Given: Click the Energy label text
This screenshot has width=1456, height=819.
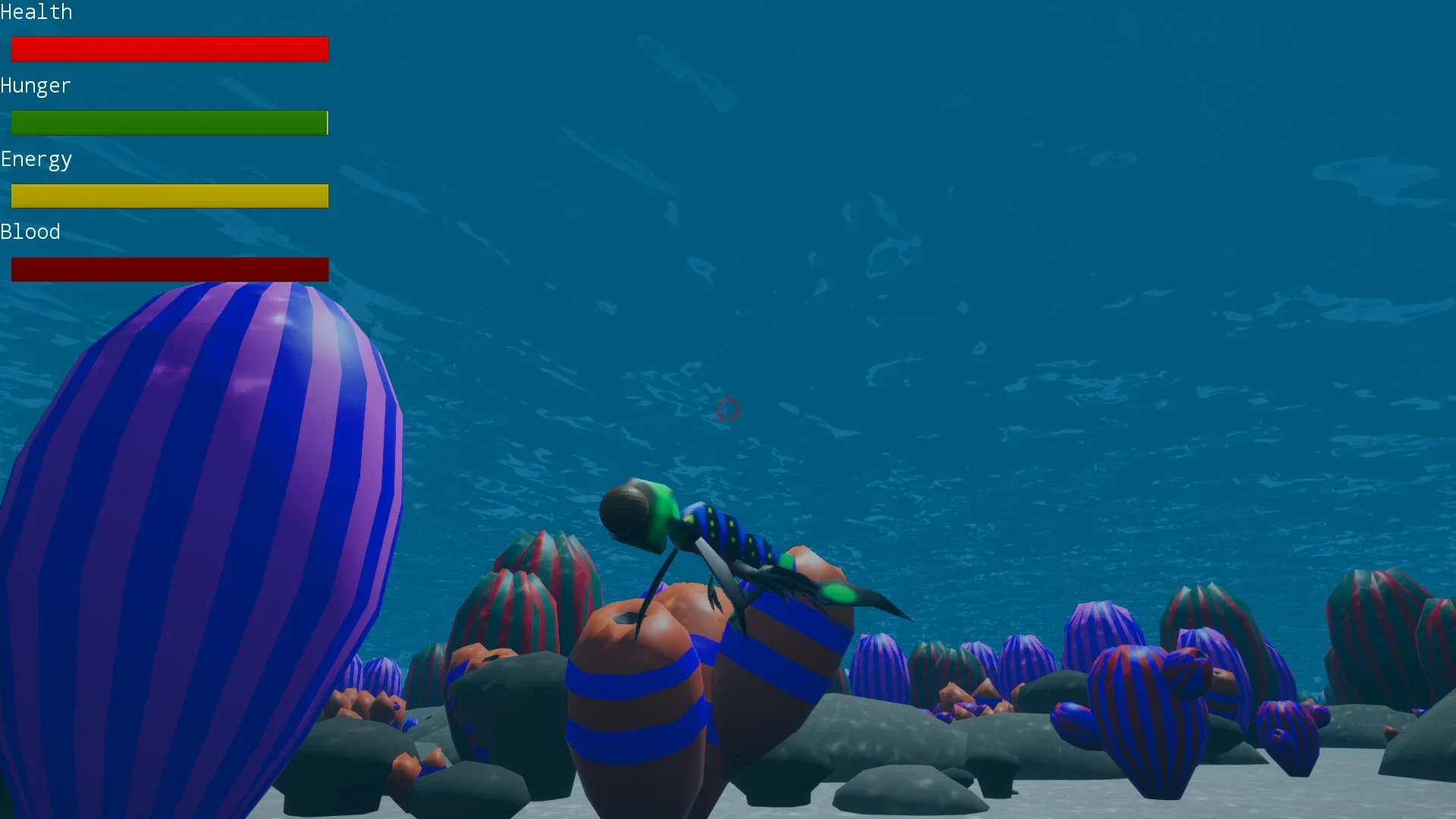Looking at the screenshot, I should pos(36,159).
